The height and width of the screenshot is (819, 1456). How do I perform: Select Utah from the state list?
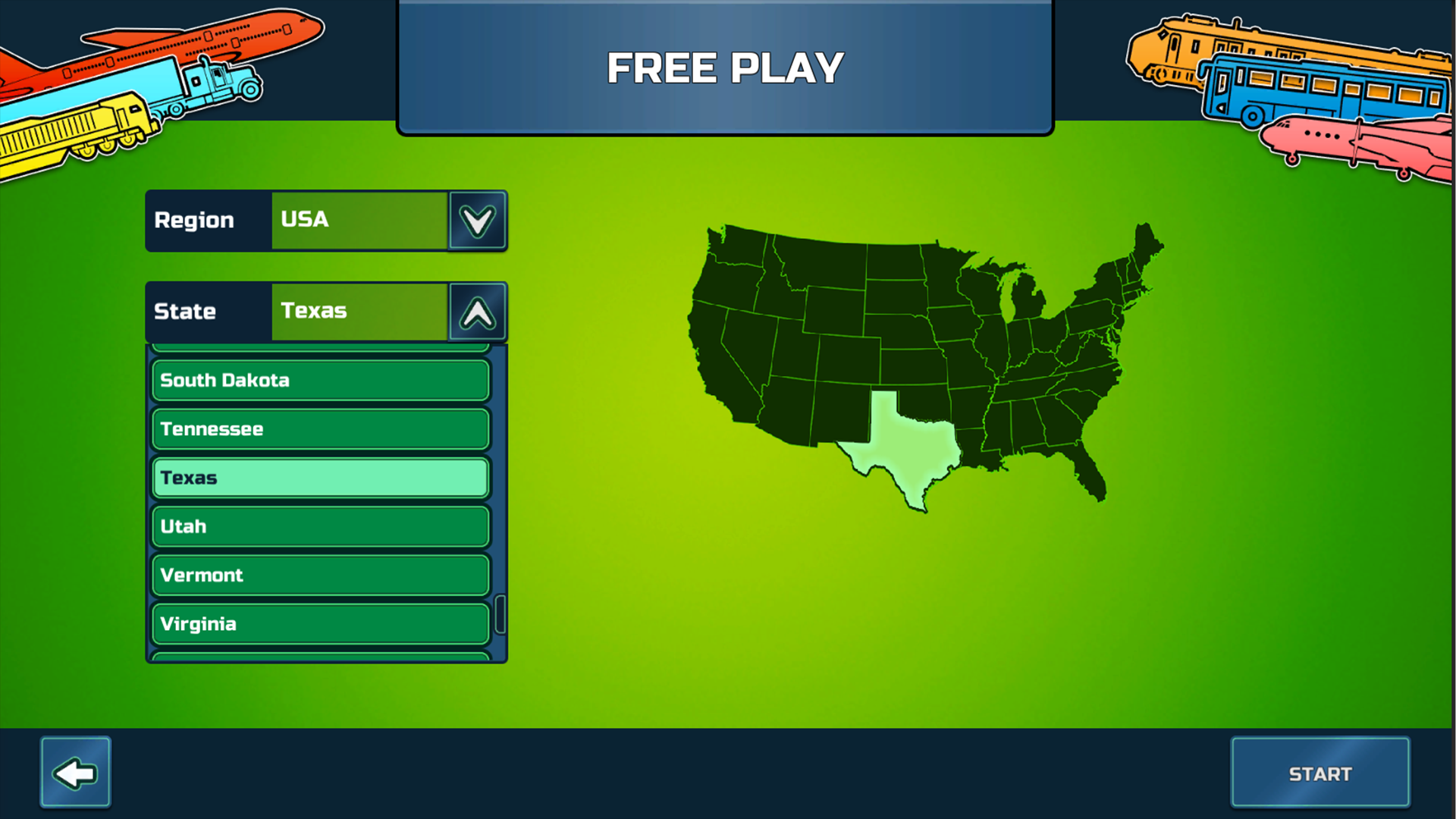point(319,526)
